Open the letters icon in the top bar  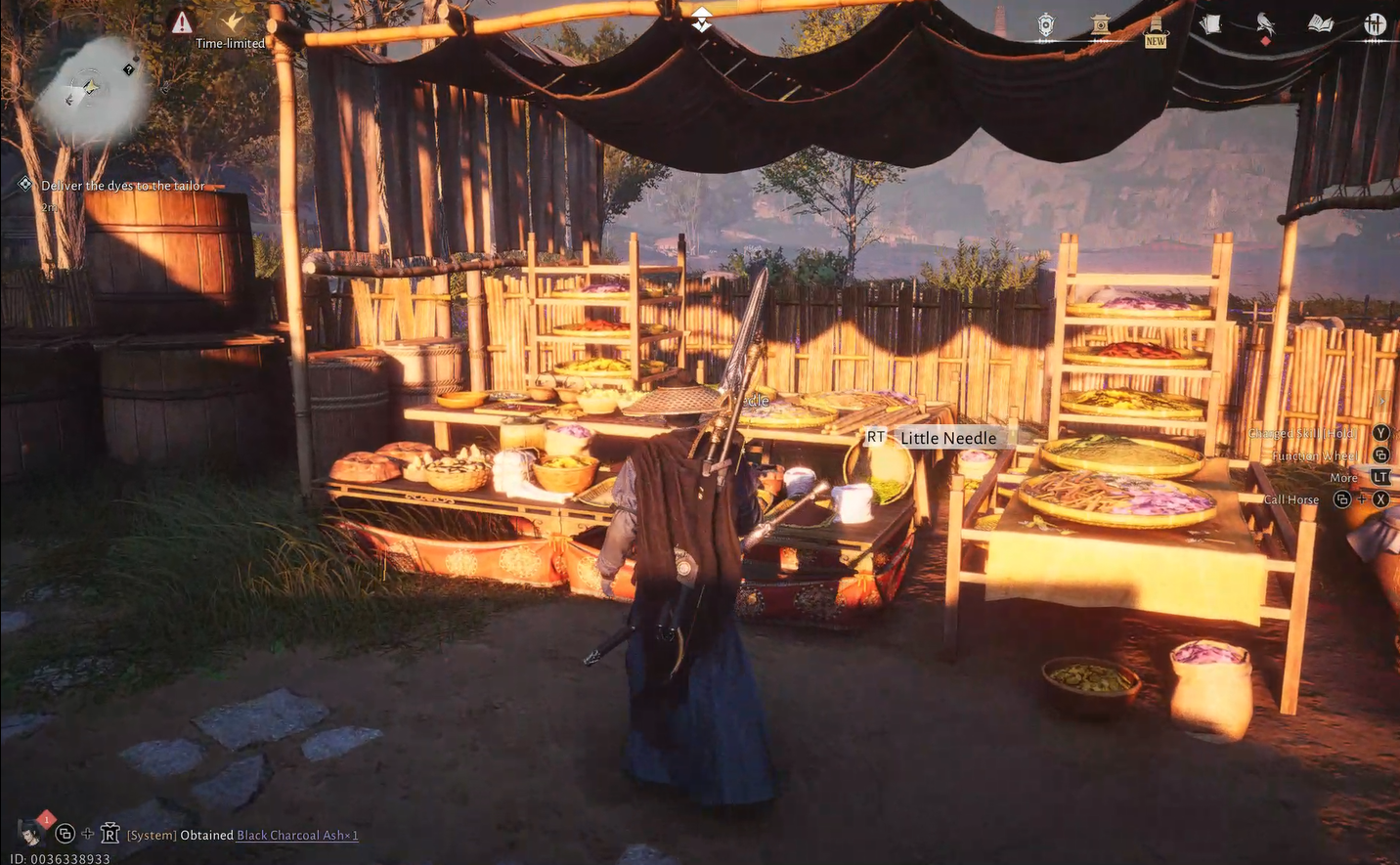pyautogui.click(x=1211, y=23)
